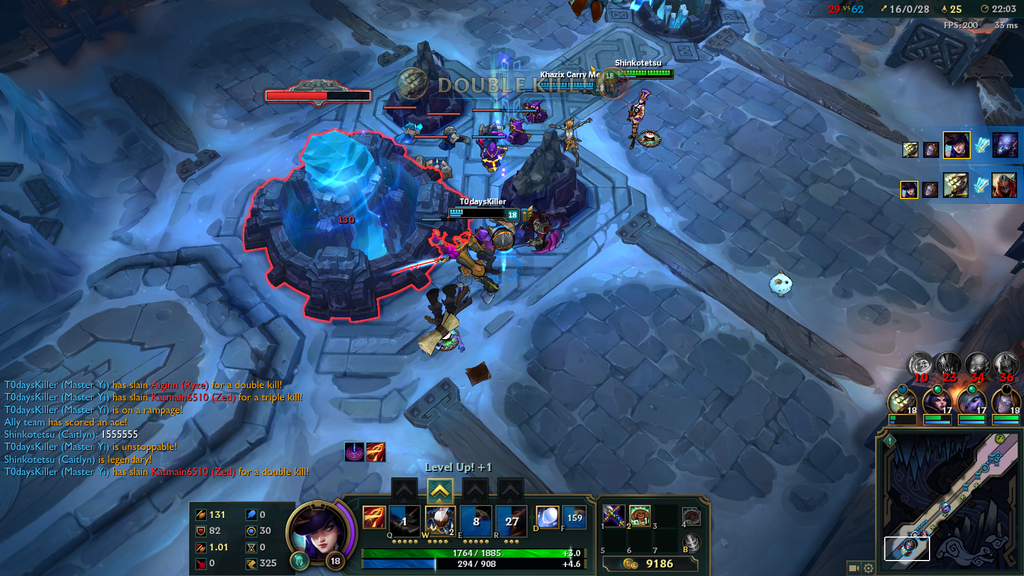Use the E ability on cooldown
The image size is (1024, 576).
tap(475, 519)
